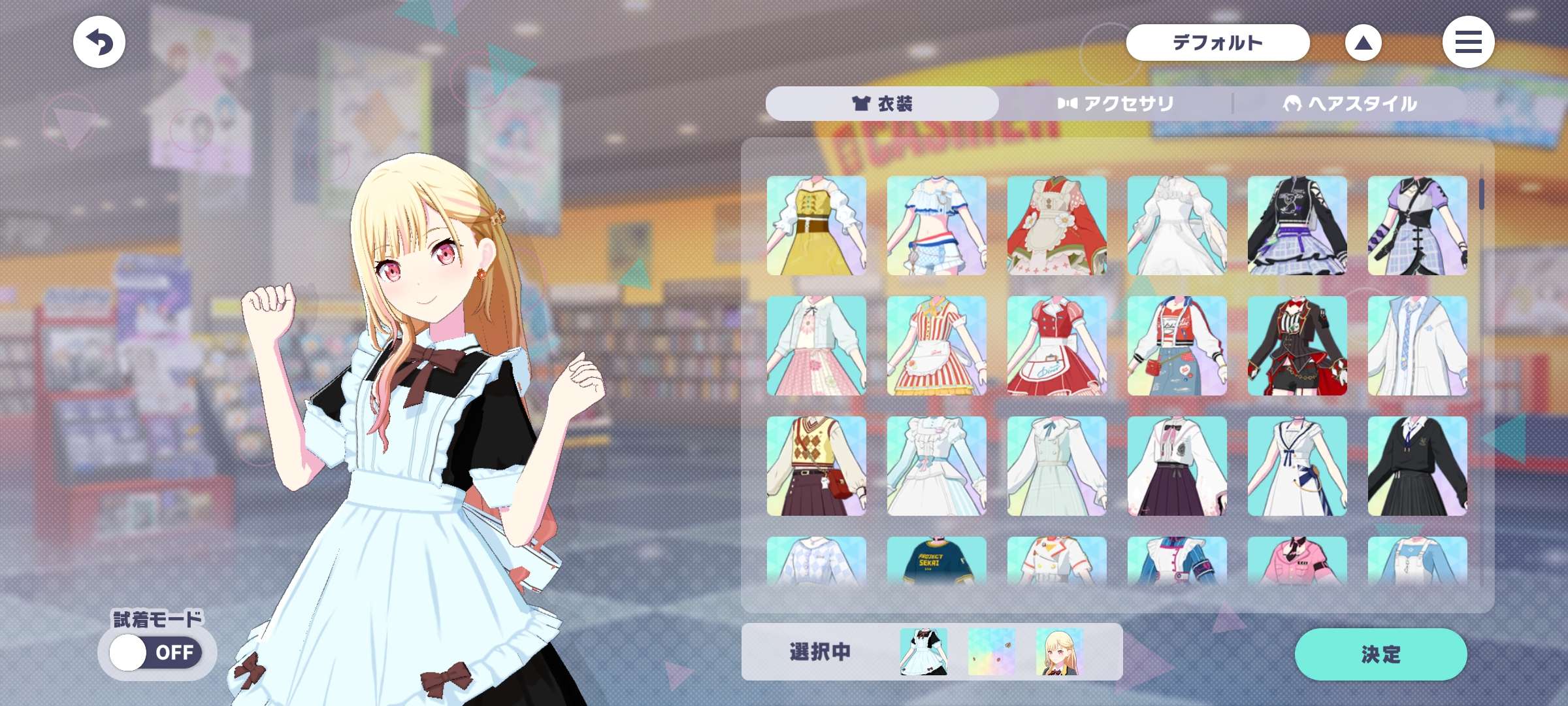Click the selected maid outfit thumbnail

pyautogui.click(x=924, y=652)
